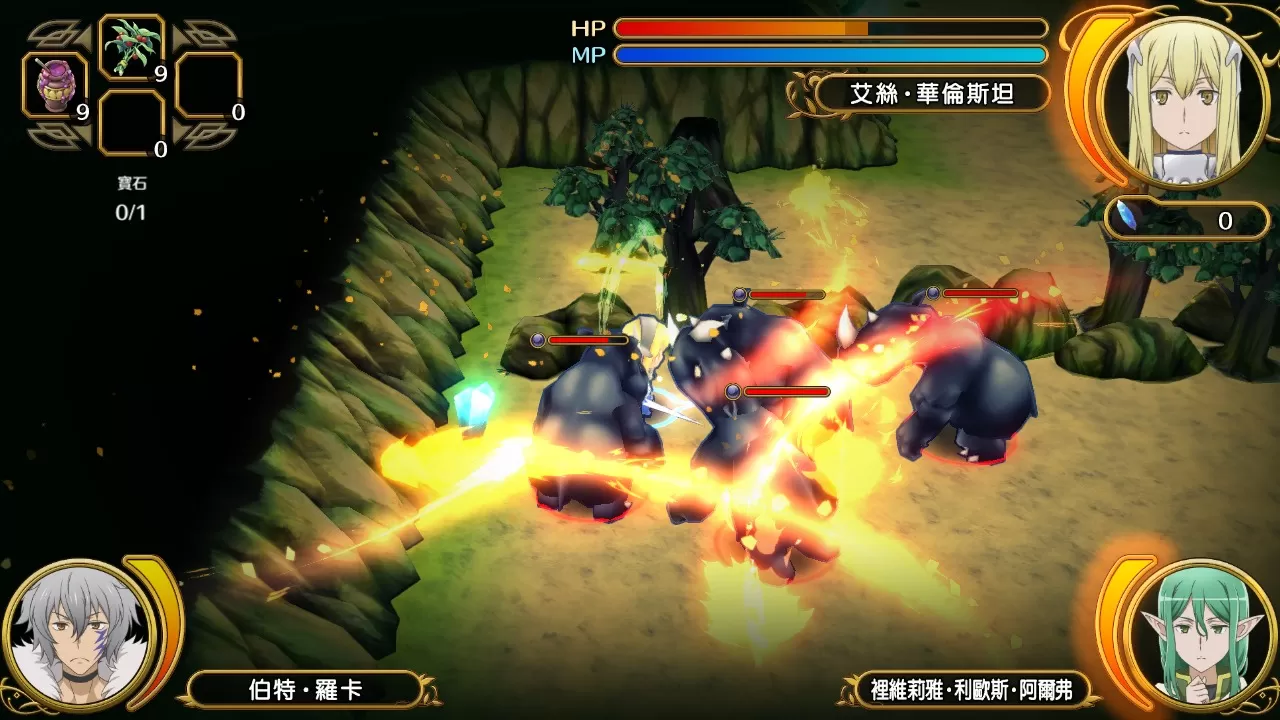Tap Ais Wallenstein's blonde portrait
Viewport: 1280px width, 720px height.
(1182, 102)
